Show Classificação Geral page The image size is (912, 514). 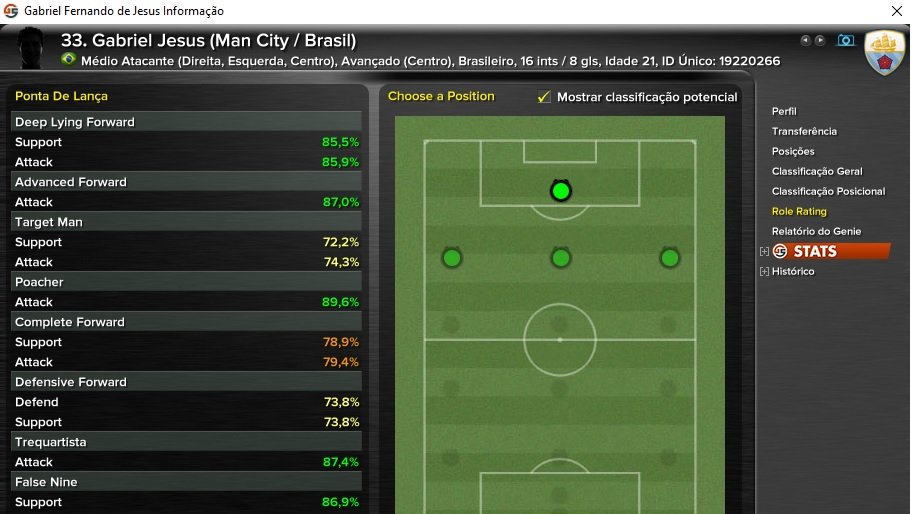click(817, 171)
